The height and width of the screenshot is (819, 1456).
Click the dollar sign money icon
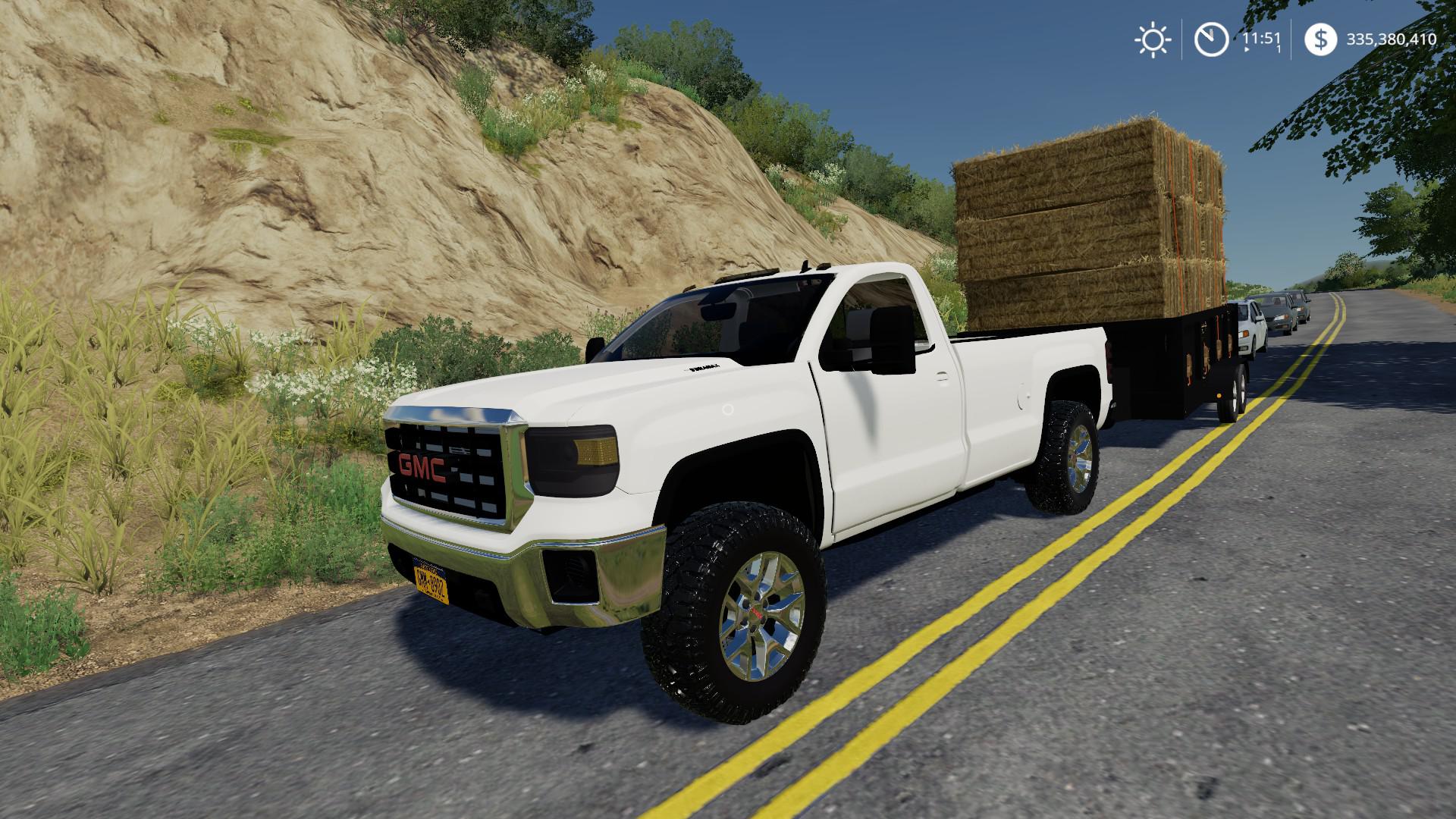tap(1320, 39)
